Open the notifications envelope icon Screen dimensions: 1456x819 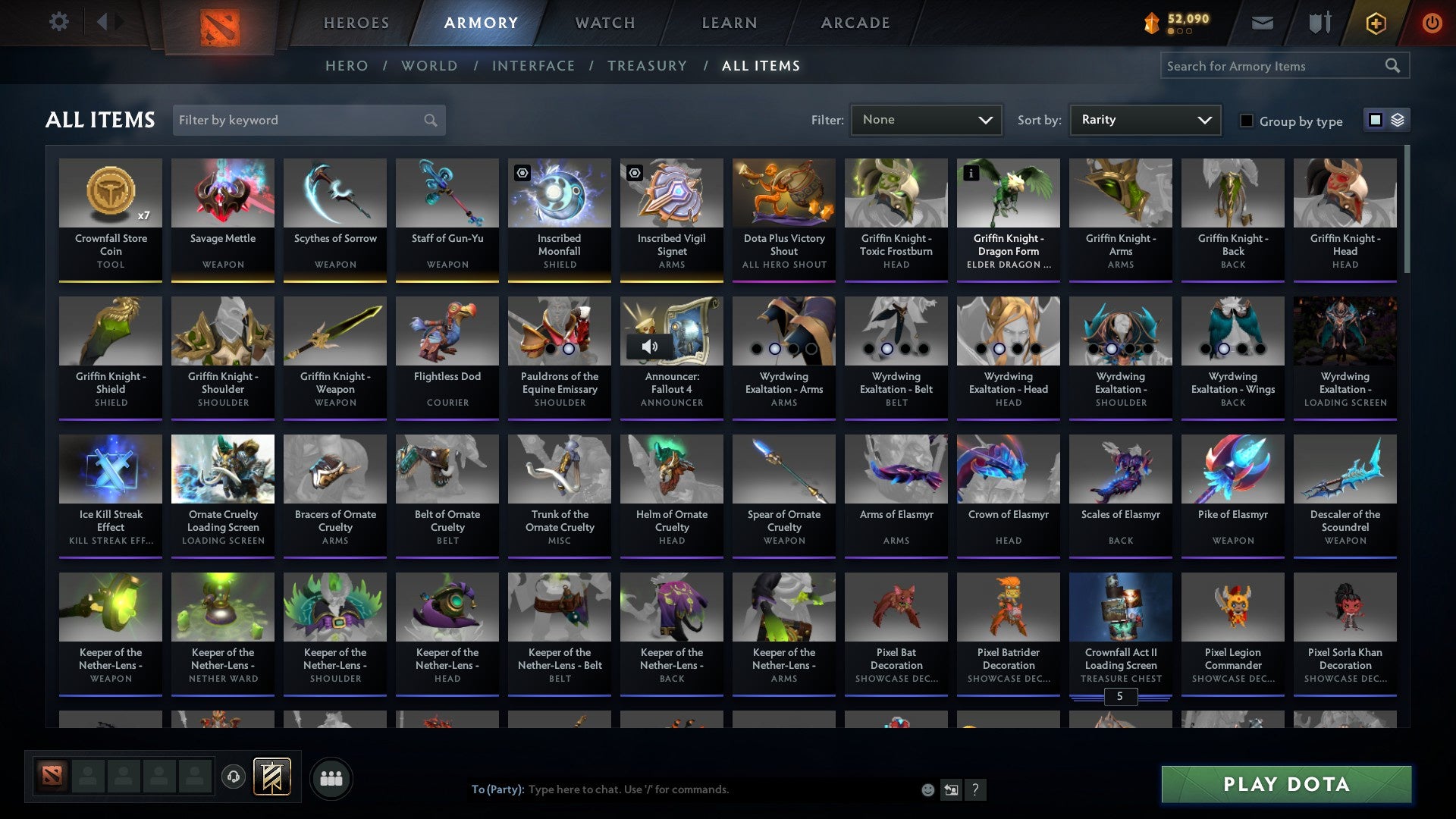(1261, 22)
